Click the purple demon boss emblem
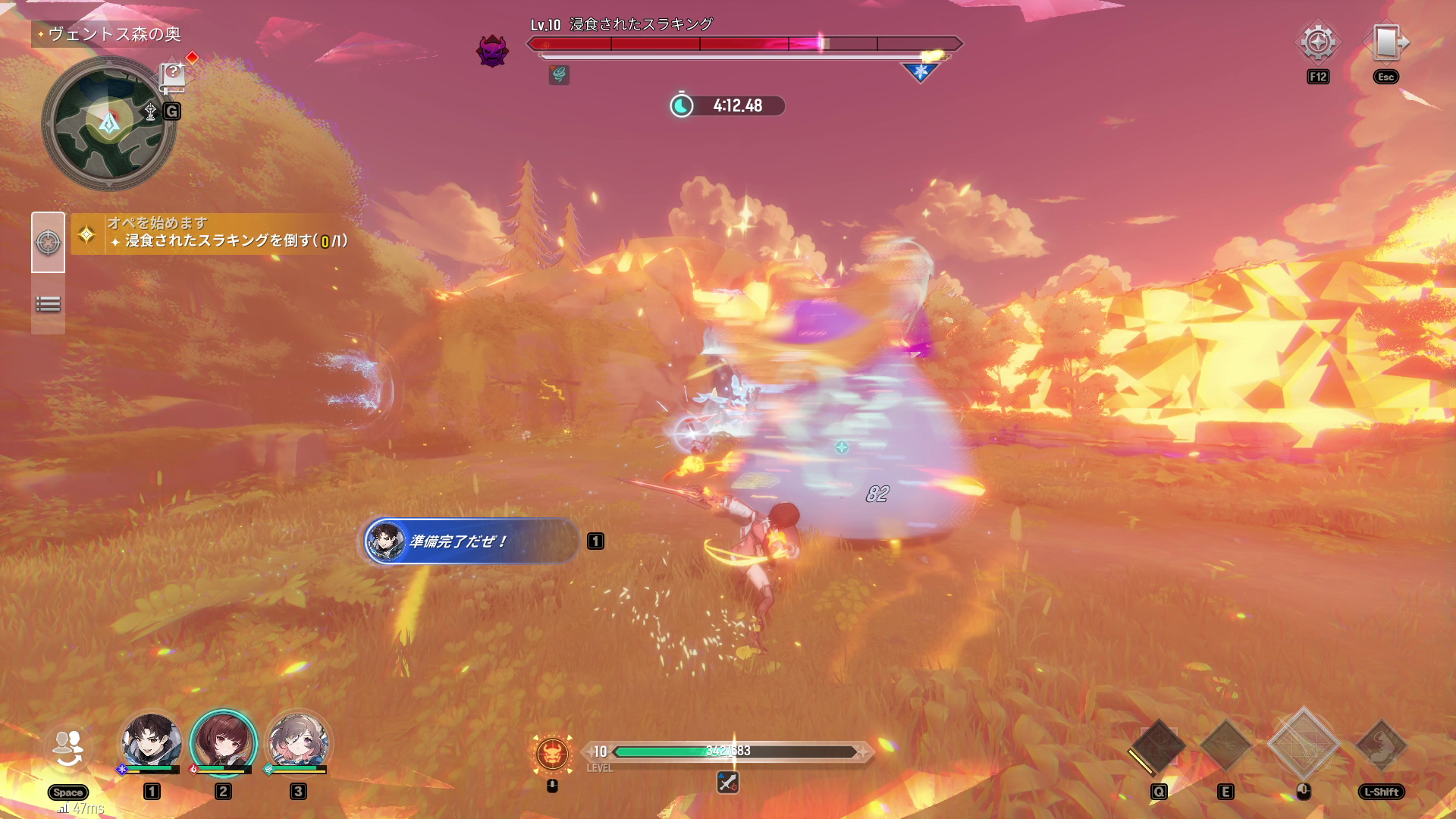1456x819 pixels. [491, 51]
